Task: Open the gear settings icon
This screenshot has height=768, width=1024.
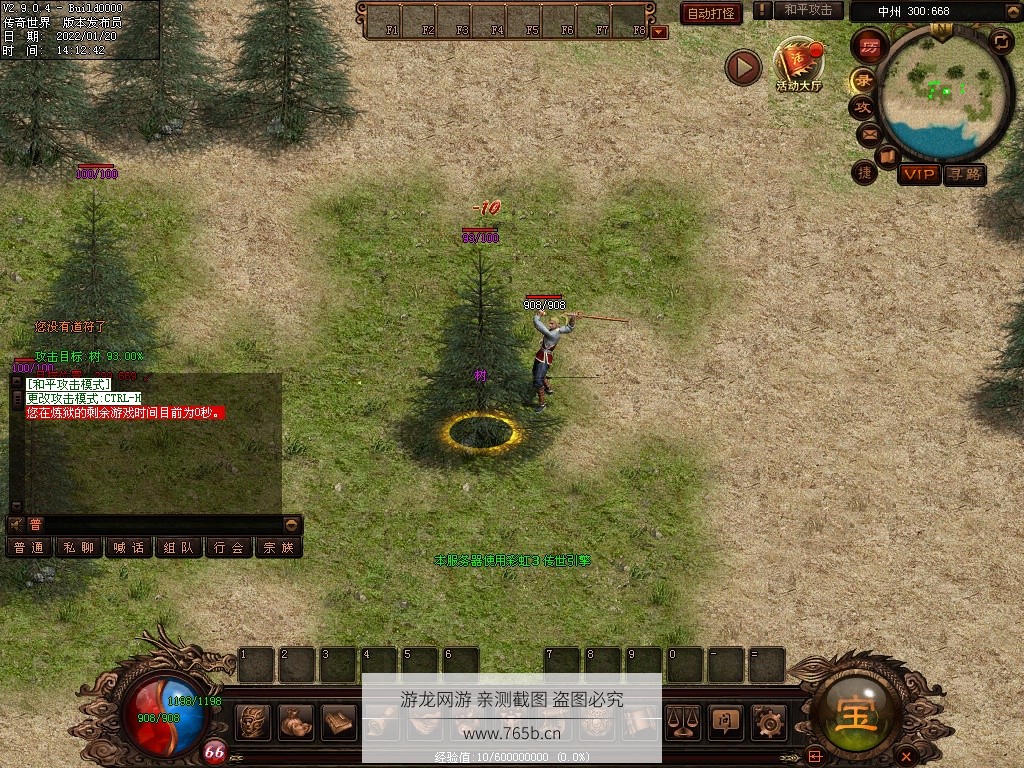Action: 769,721
